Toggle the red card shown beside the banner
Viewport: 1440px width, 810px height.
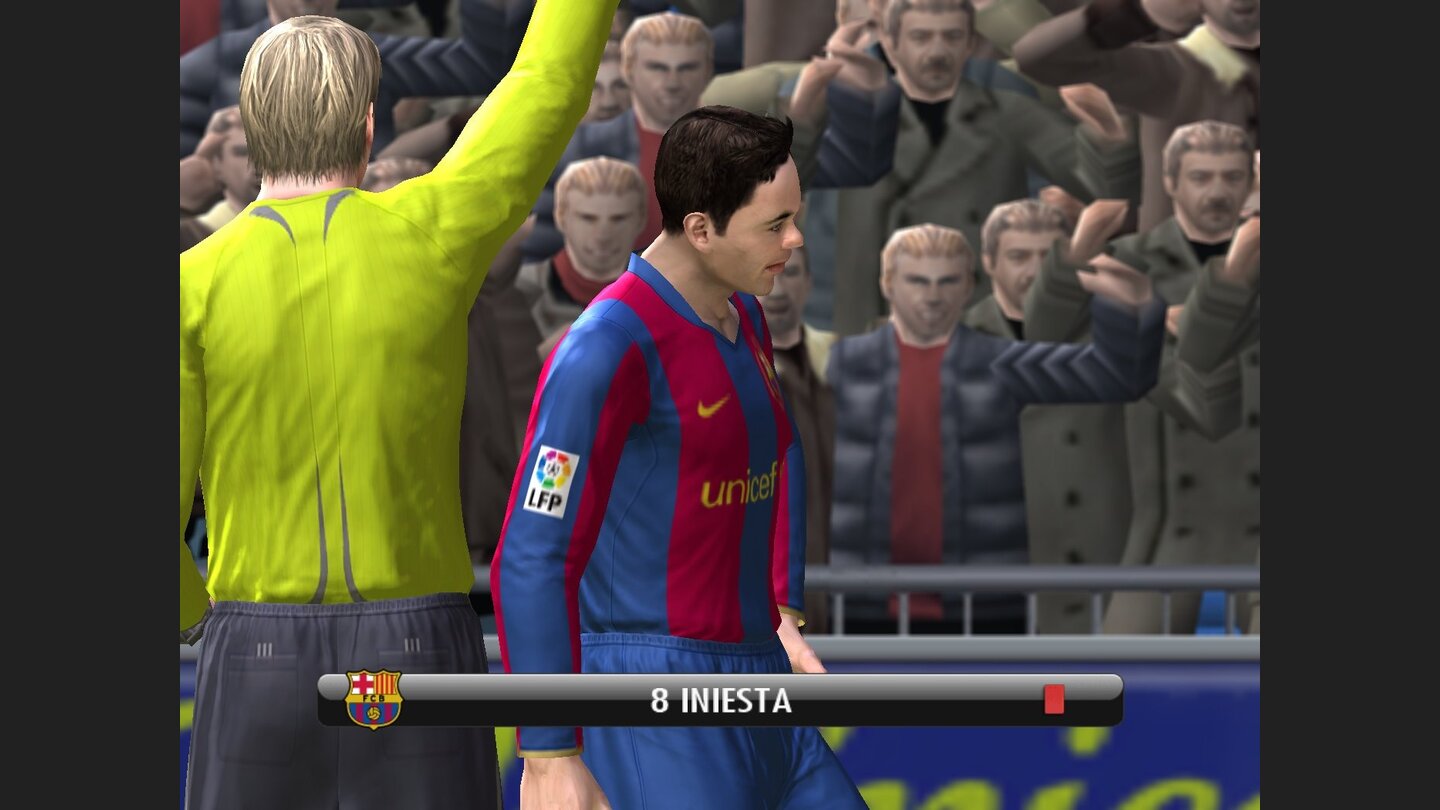pos(1054,698)
